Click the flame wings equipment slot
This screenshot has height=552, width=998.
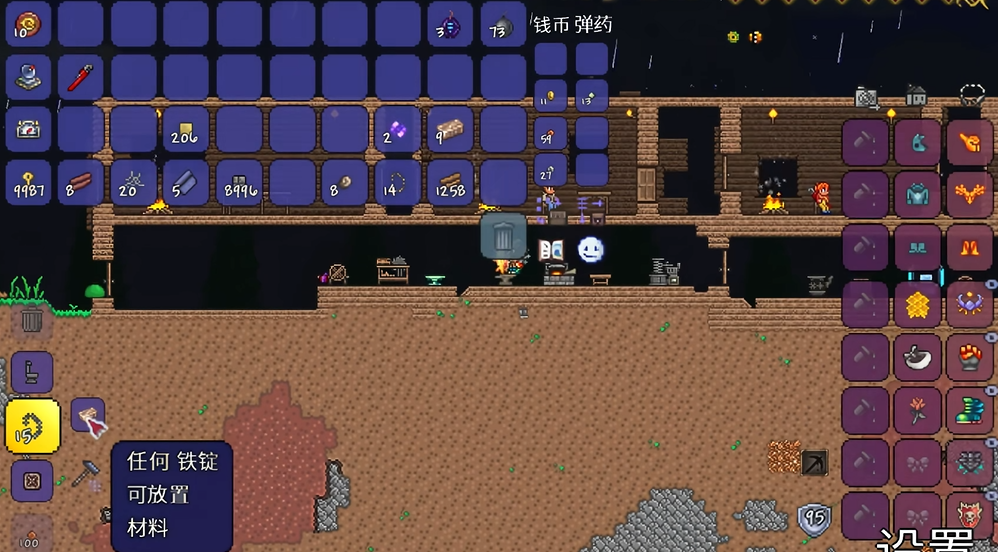(968, 189)
